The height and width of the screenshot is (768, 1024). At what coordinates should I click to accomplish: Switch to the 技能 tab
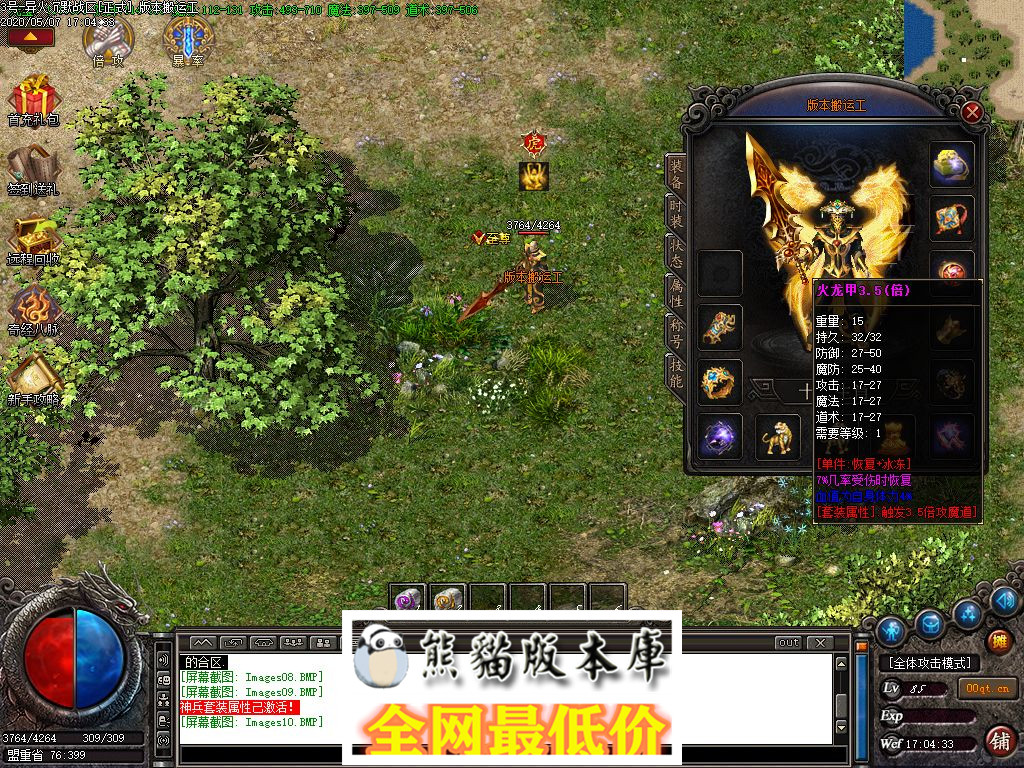pyautogui.click(x=677, y=372)
